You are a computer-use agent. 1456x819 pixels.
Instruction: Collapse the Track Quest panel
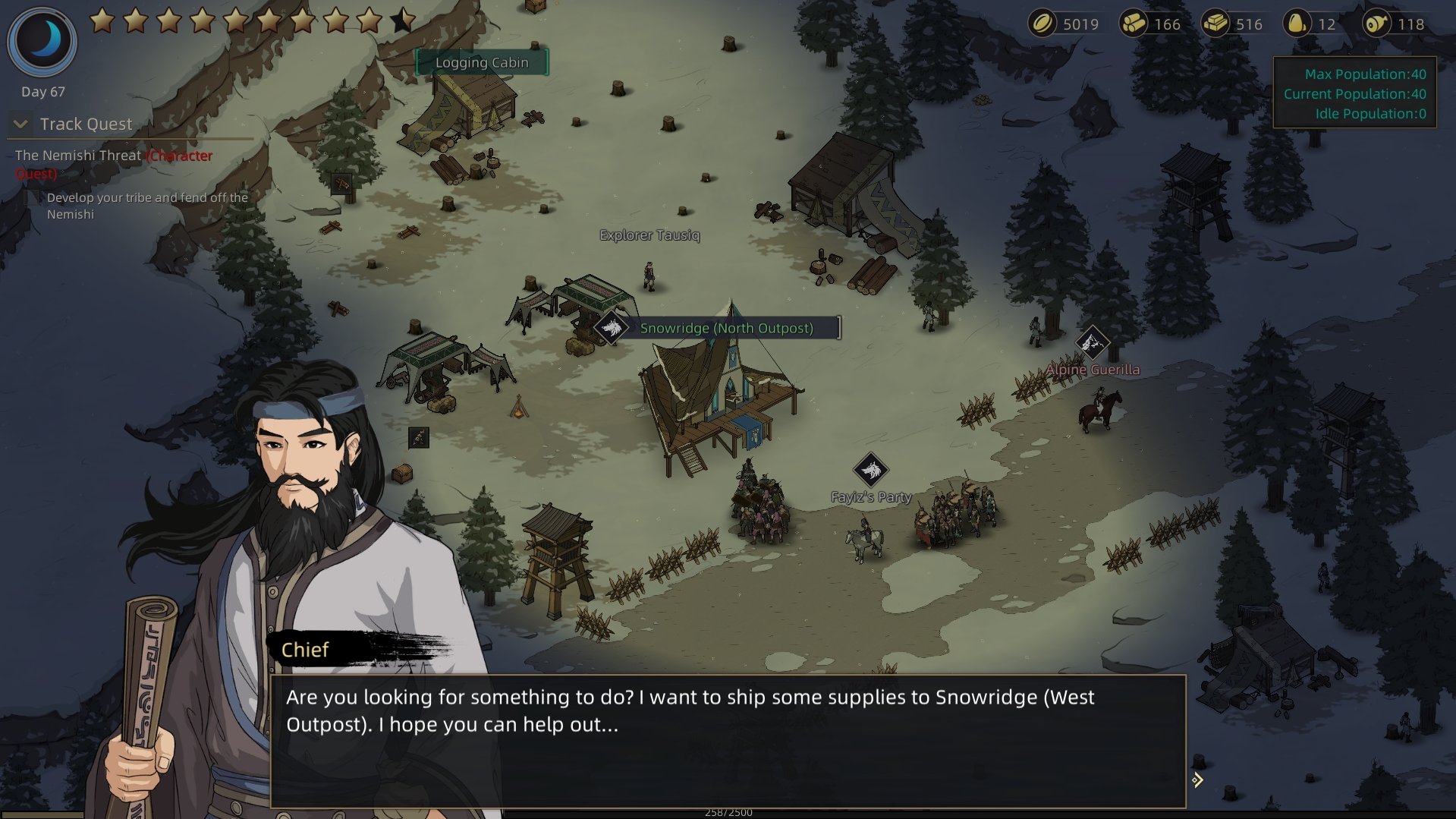coord(21,124)
